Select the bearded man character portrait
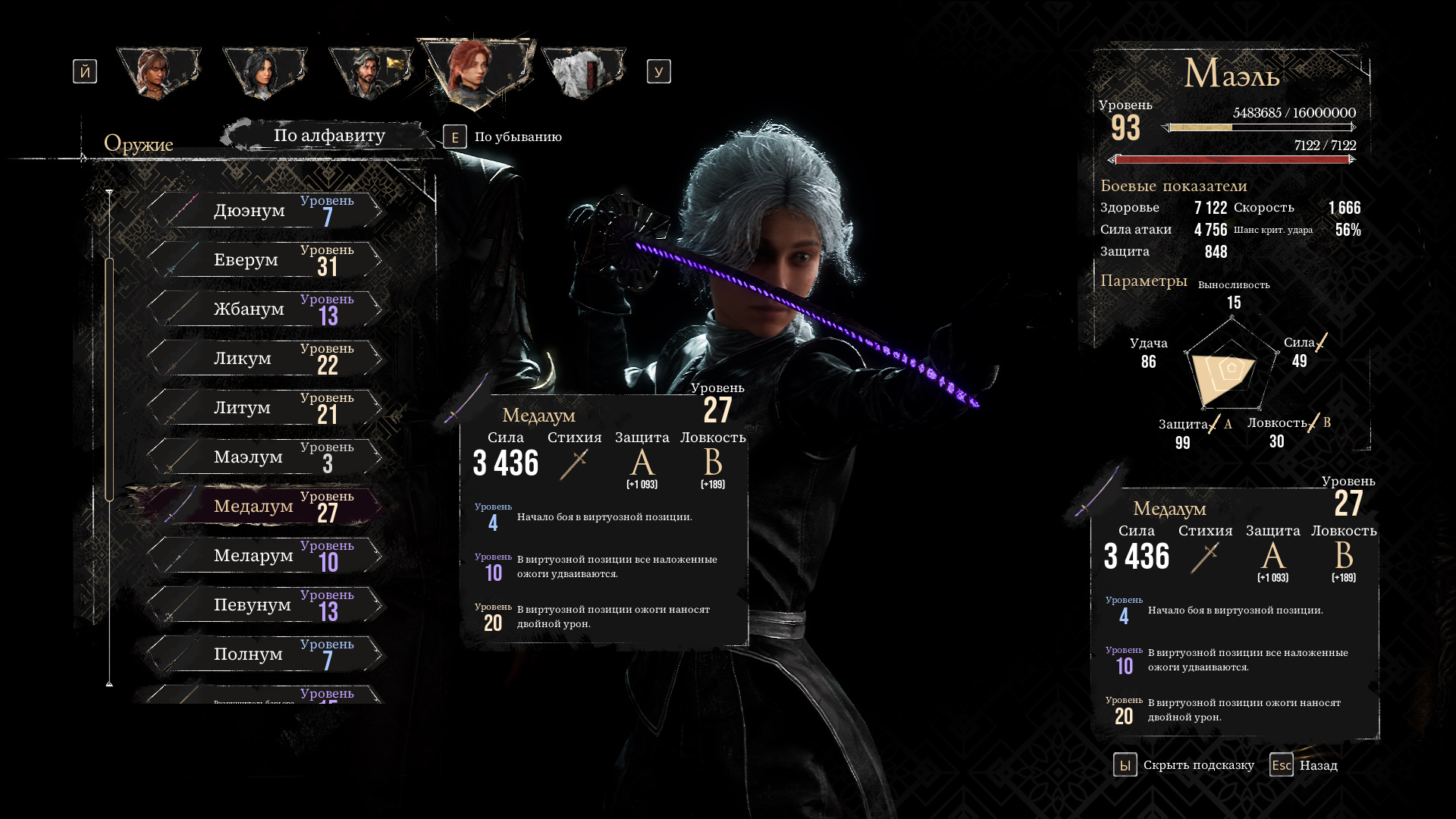This screenshot has height=819, width=1456. click(369, 72)
